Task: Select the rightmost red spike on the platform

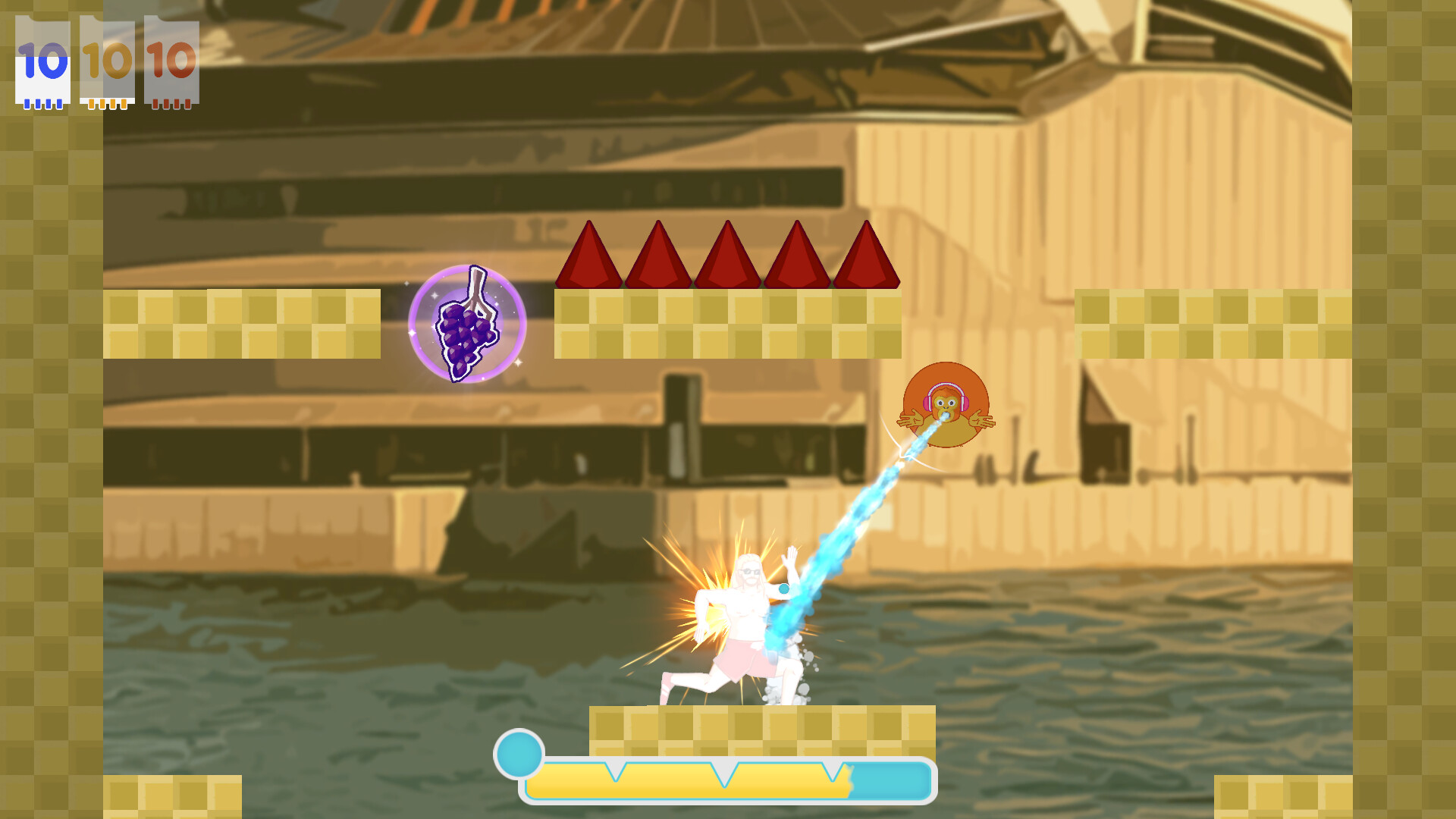Action: (x=867, y=258)
